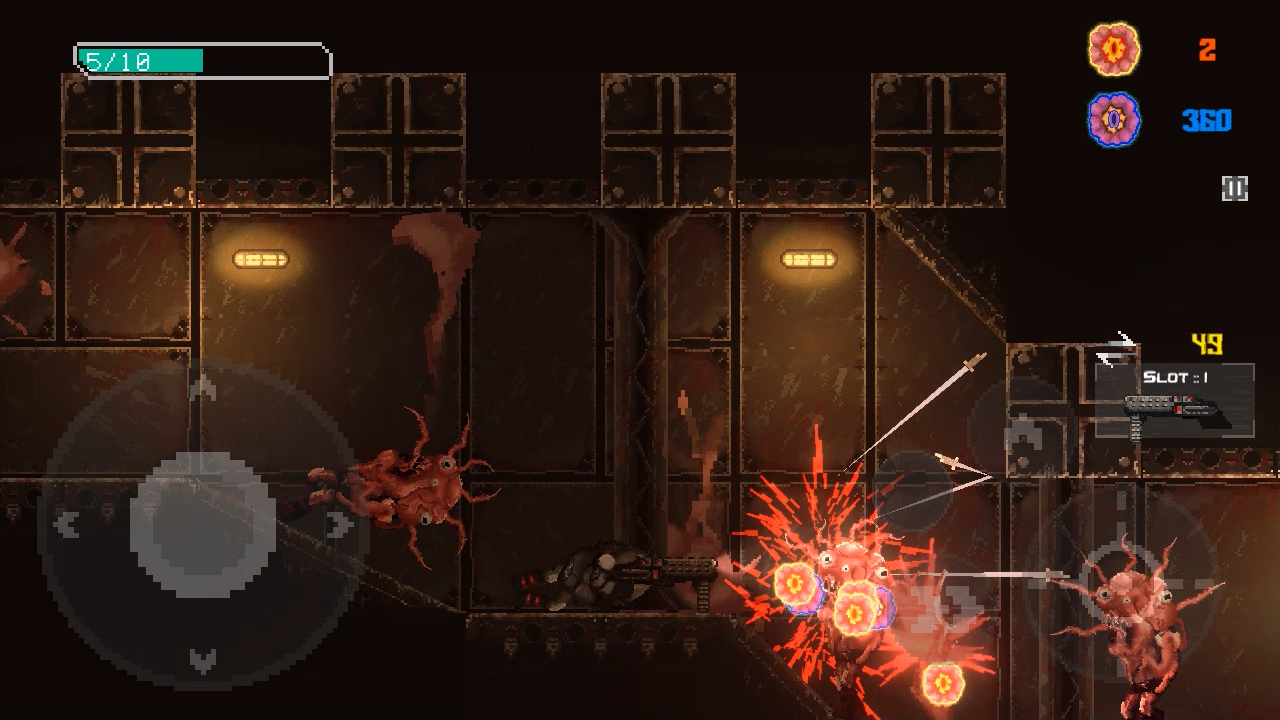Tap the yellow 49 ammo counter
The image size is (1280, 720).
[x=1207, y=343]
